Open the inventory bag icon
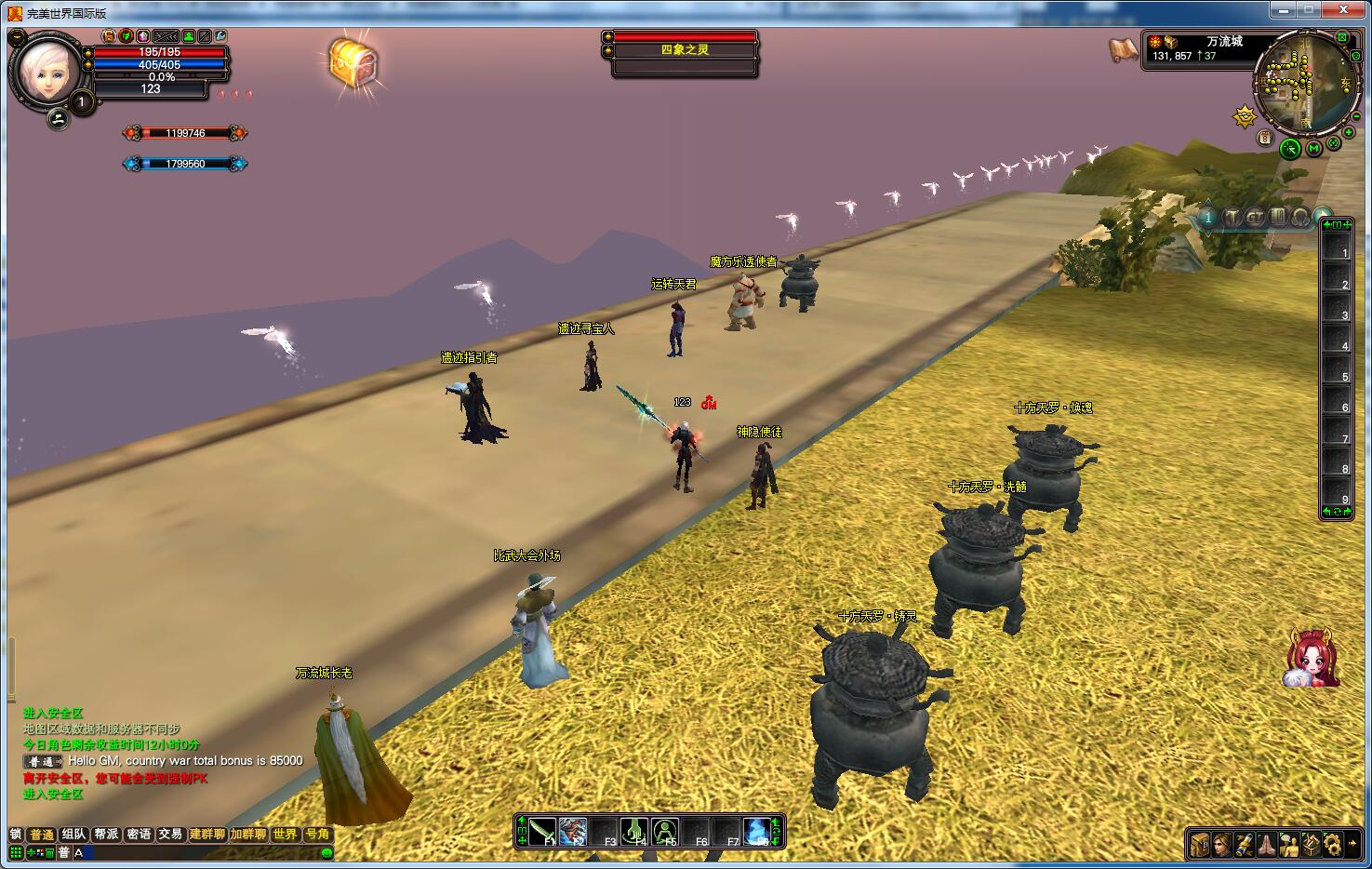 point(1200,845)
